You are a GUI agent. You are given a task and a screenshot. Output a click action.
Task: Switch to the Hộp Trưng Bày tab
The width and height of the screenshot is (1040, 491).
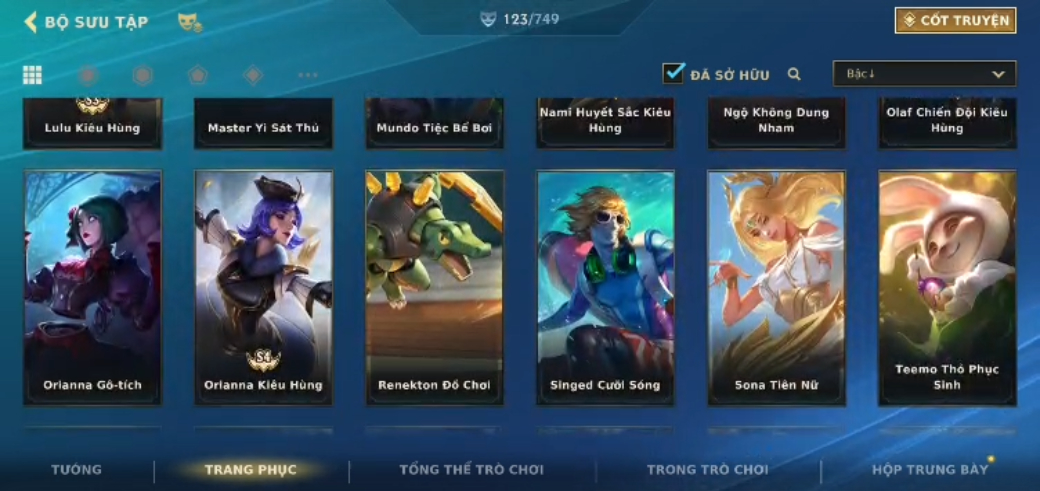[x=929, y=470]
